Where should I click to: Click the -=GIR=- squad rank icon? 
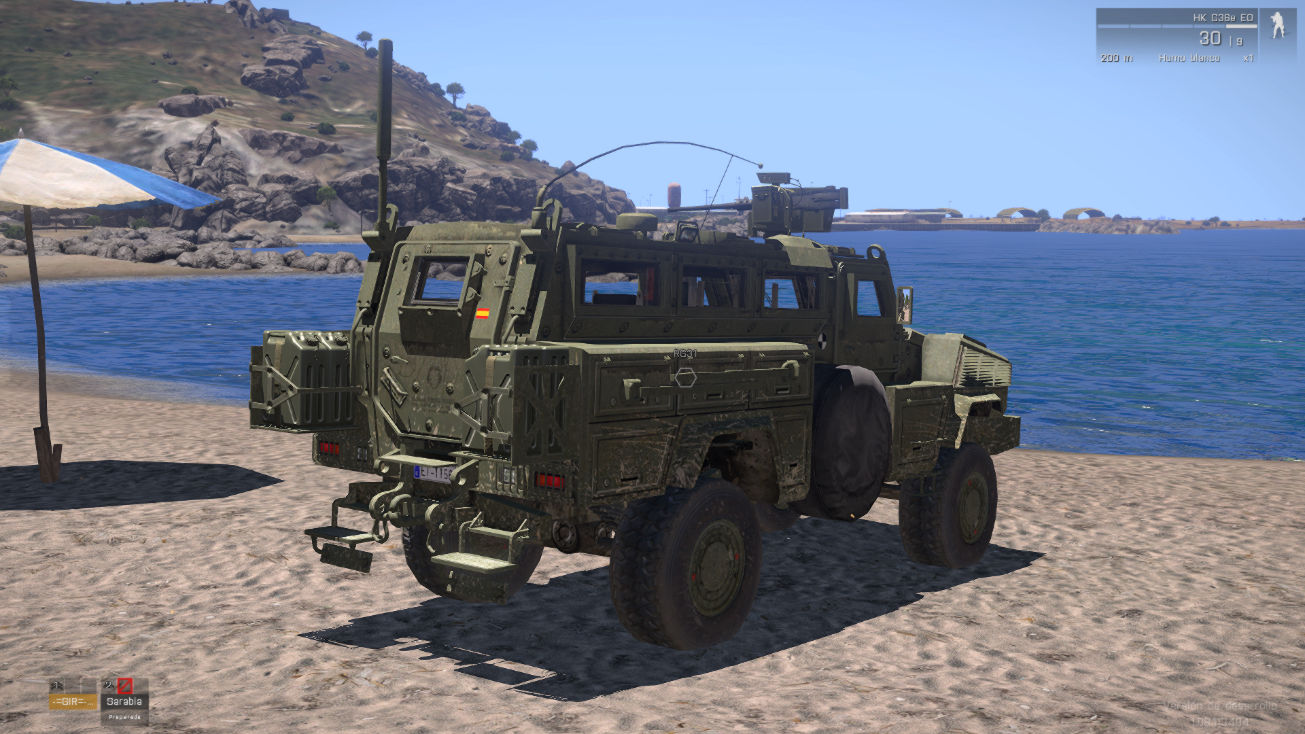57,684
